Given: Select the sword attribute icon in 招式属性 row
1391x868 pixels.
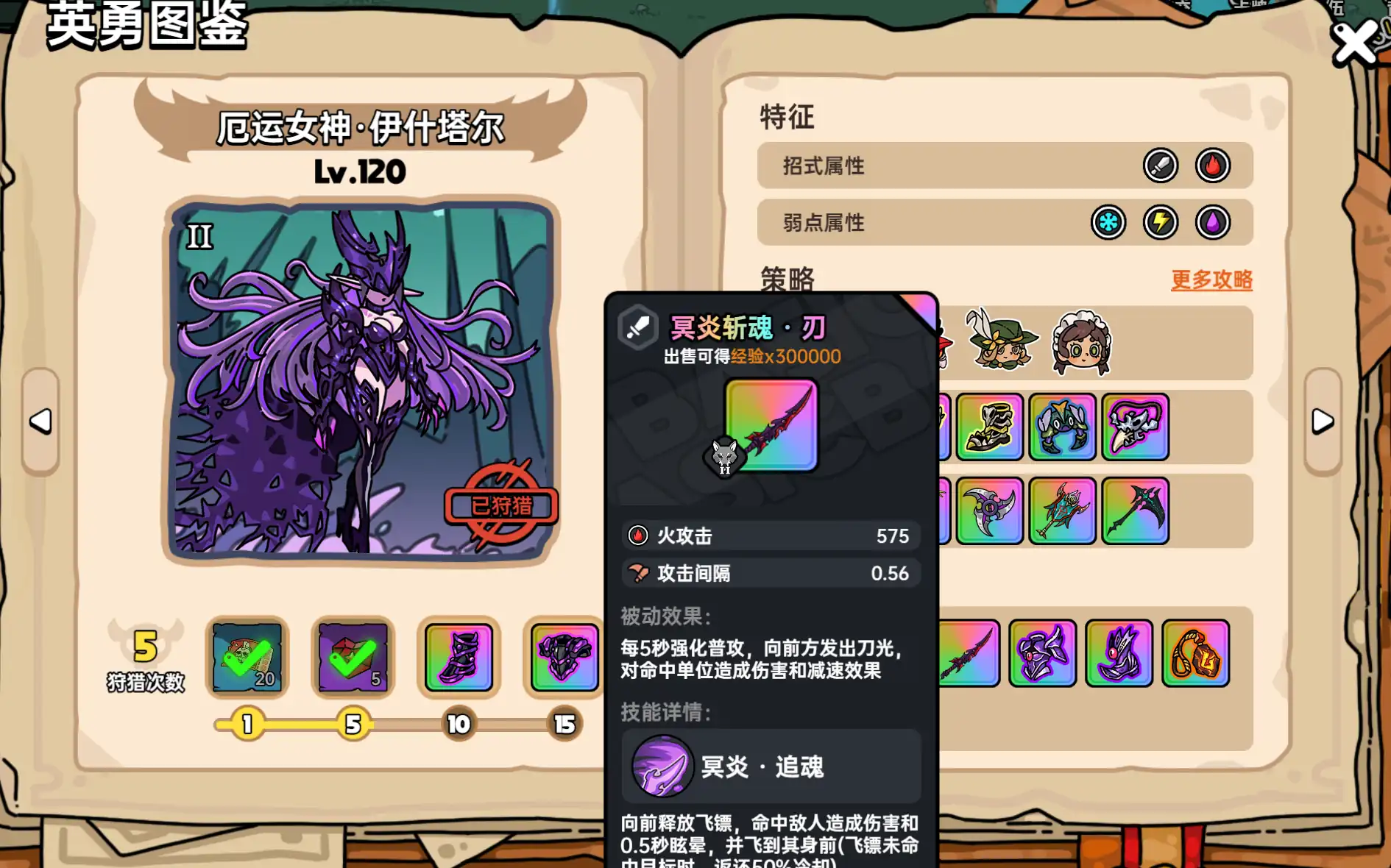Looking at the screenshot, I should pos(1161,167).
